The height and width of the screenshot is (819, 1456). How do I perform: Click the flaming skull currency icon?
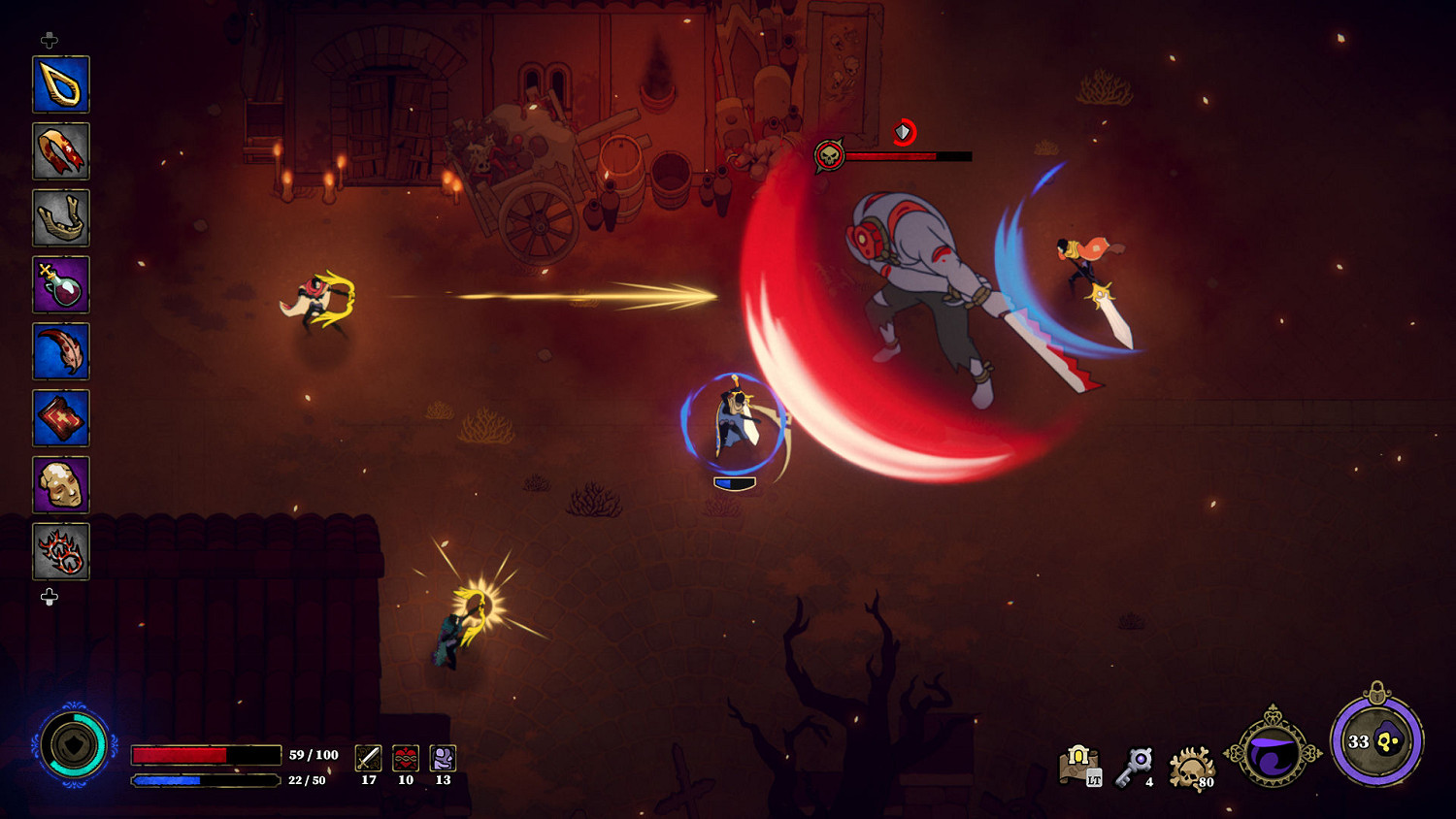tap(1190, 768)
